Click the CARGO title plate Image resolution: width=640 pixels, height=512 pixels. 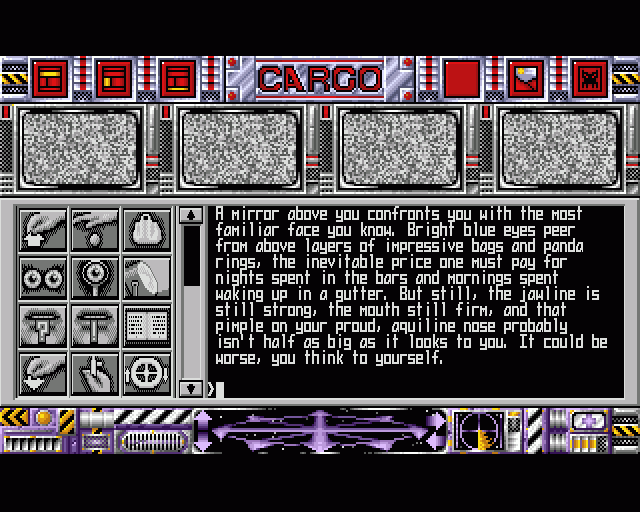click(x=320, y=78)
